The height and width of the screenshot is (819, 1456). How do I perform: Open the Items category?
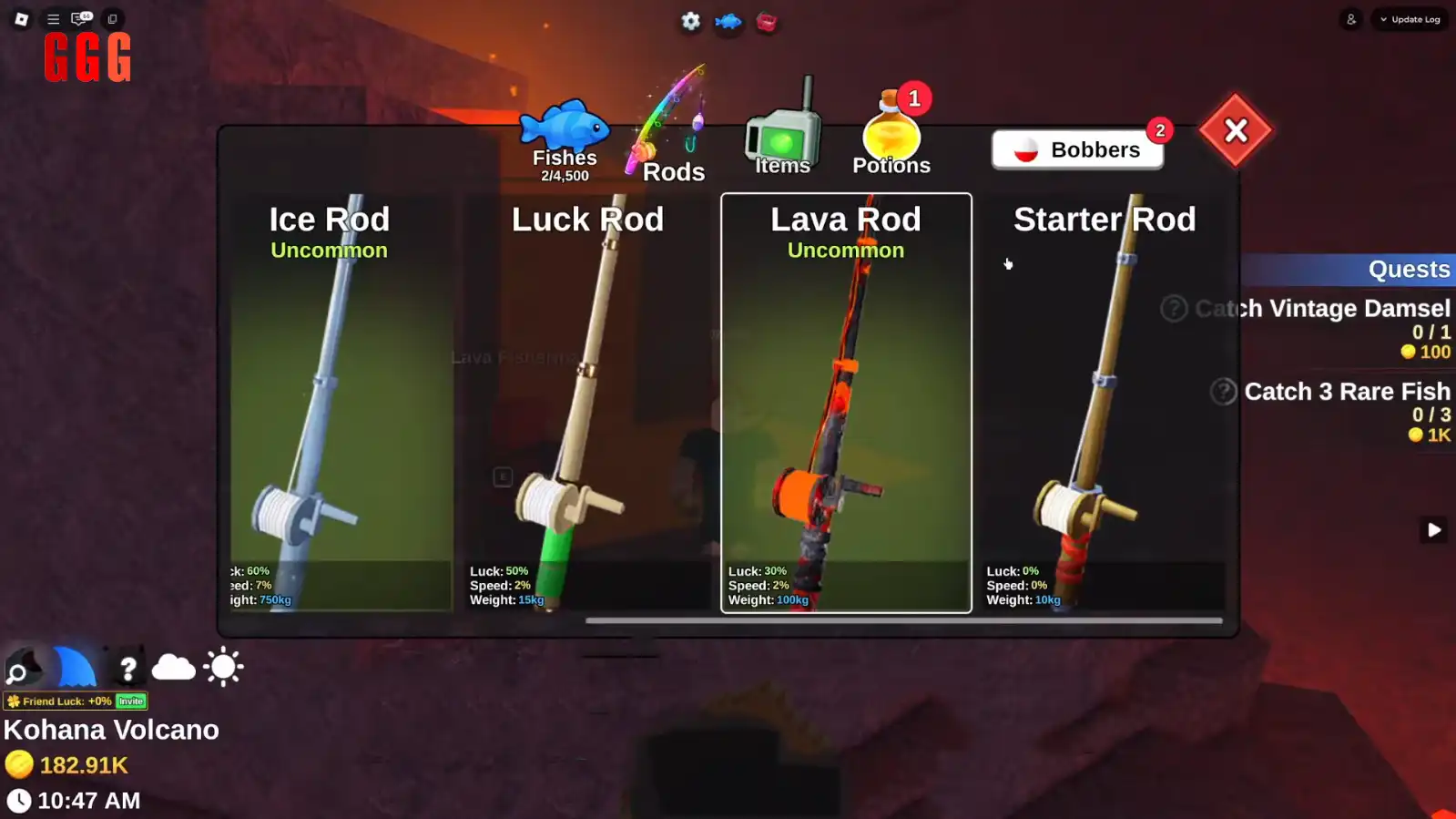(781, 135)
